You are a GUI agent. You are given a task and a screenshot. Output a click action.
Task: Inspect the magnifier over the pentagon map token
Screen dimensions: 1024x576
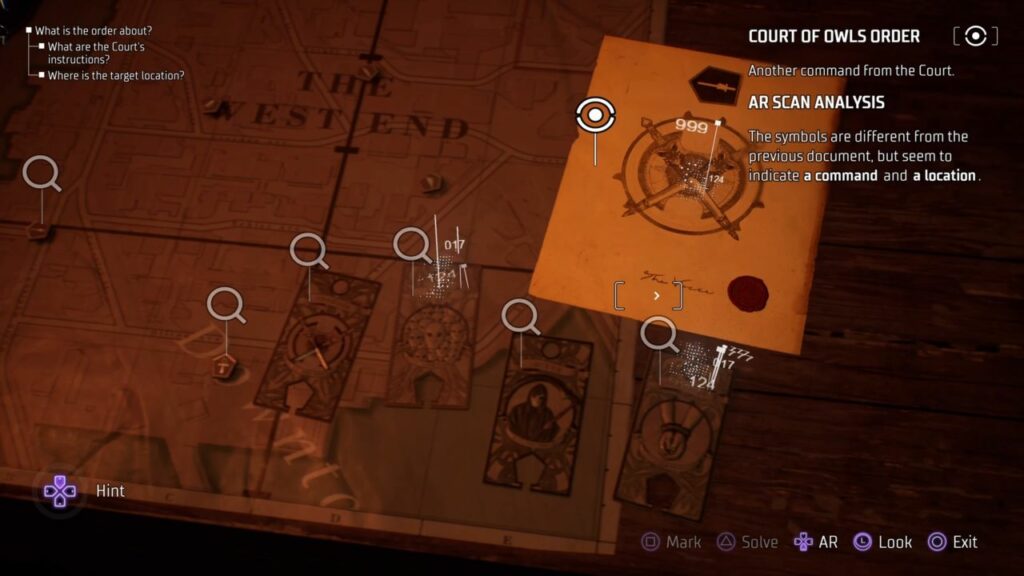click(x=226, y=303)
